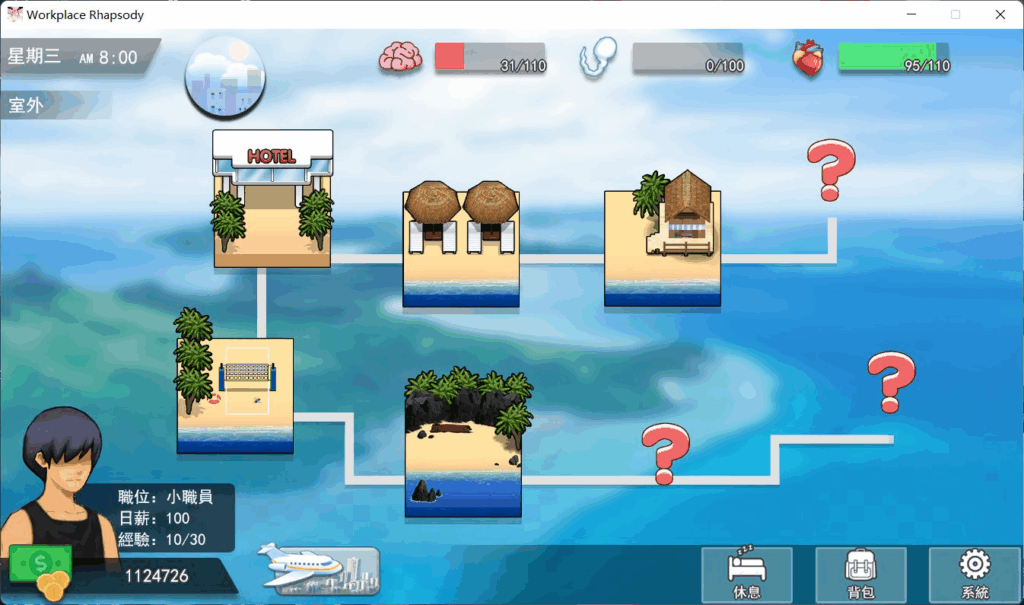Select the beach volleyball court tile
Image resolution: width=1024 pixels, height=605 pixels.
click(x=235, y=393)
